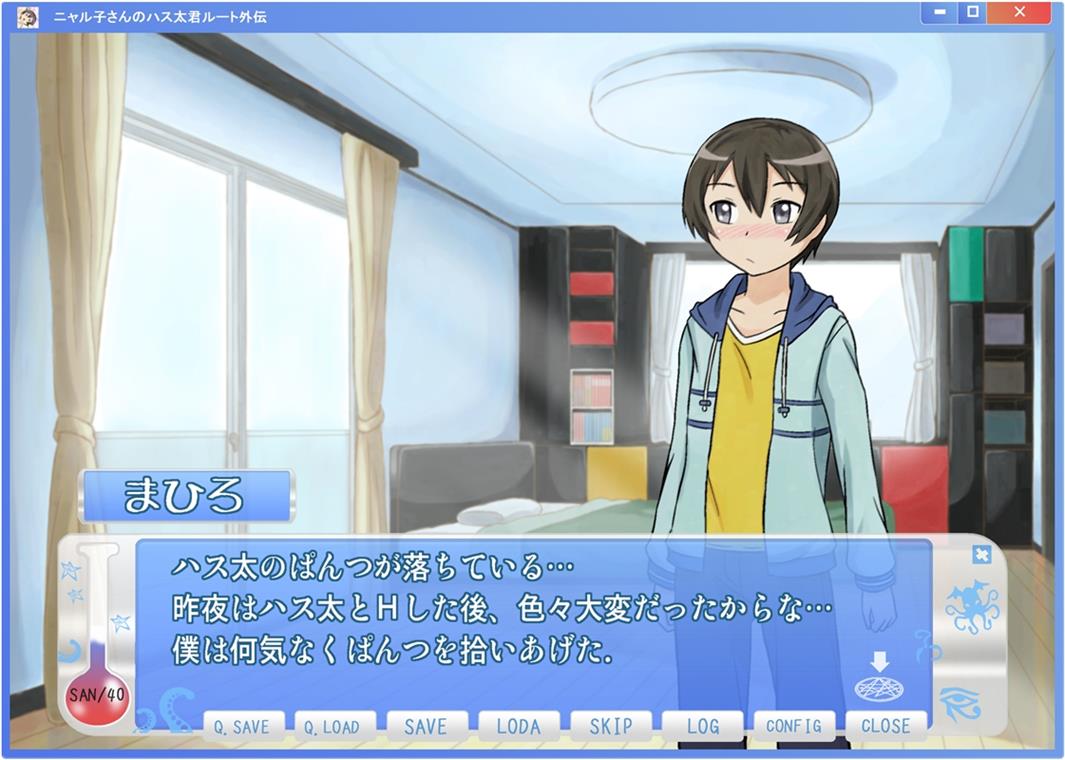Maximize the game window
This screenshot has height=760, width=1065.
click(x=972, y=12)
